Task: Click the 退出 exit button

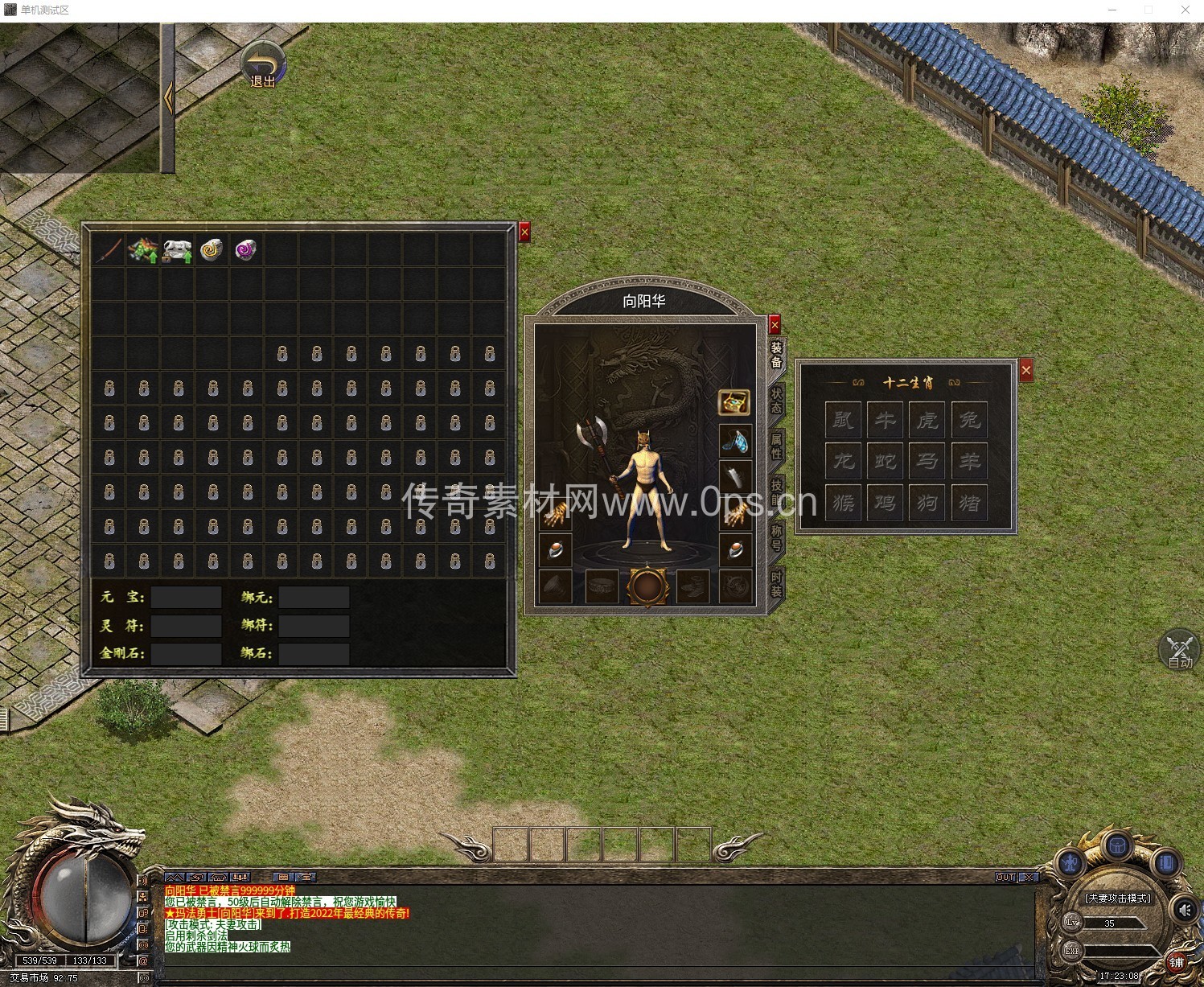Action: coord(264,66)
